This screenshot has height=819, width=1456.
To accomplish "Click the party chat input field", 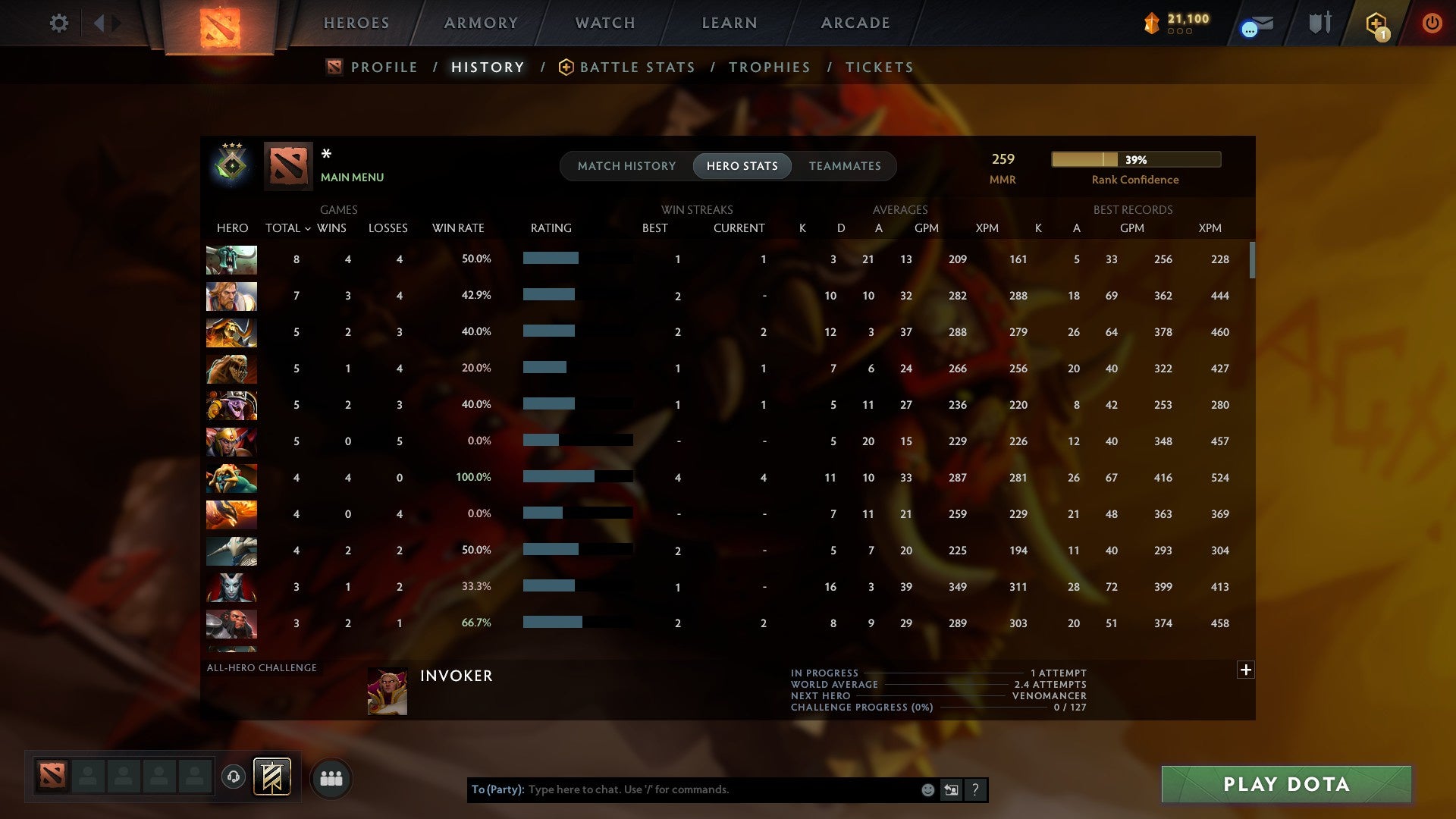I will point(682,789).
